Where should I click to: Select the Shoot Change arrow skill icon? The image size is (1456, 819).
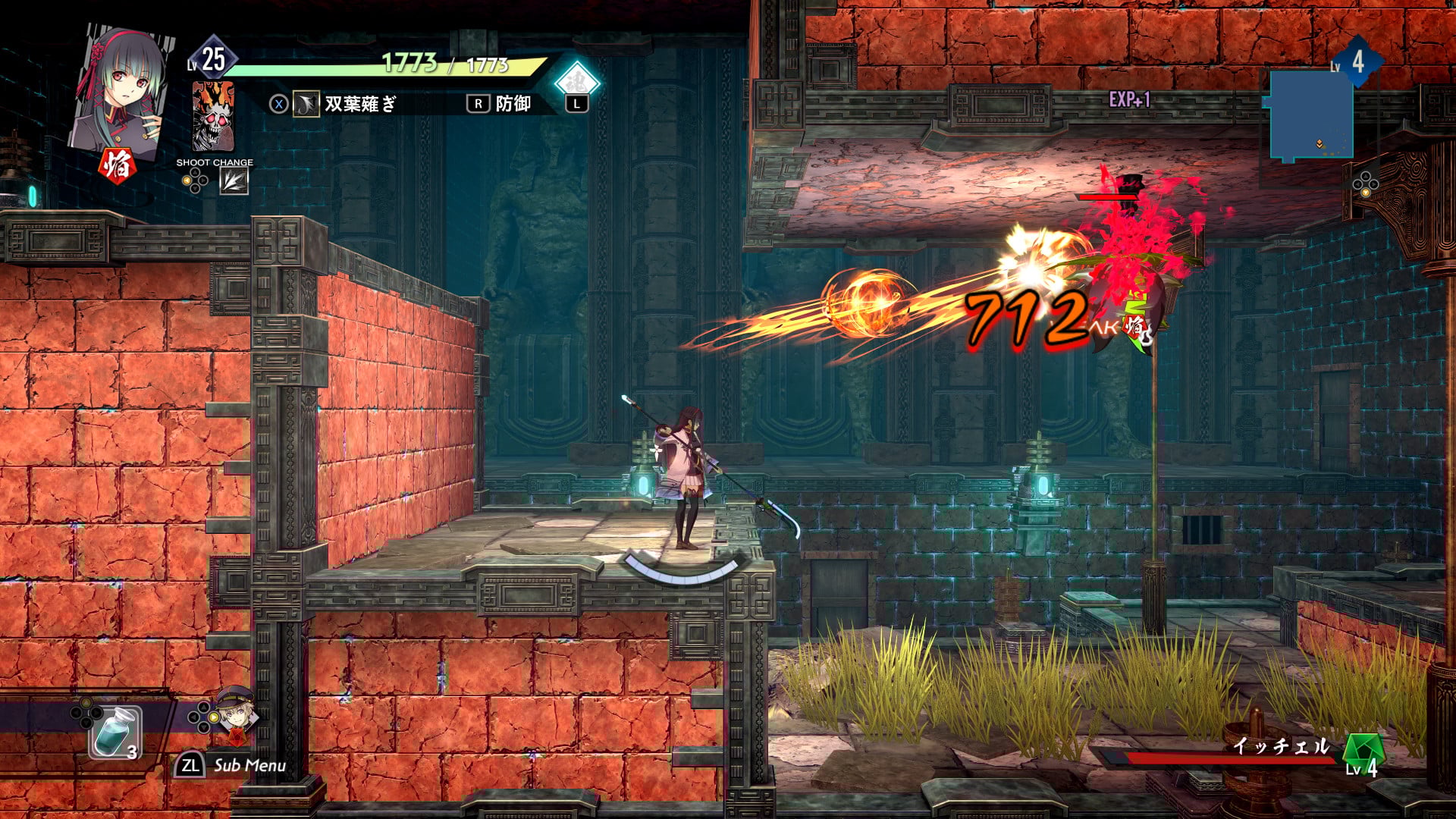(234, 181)
